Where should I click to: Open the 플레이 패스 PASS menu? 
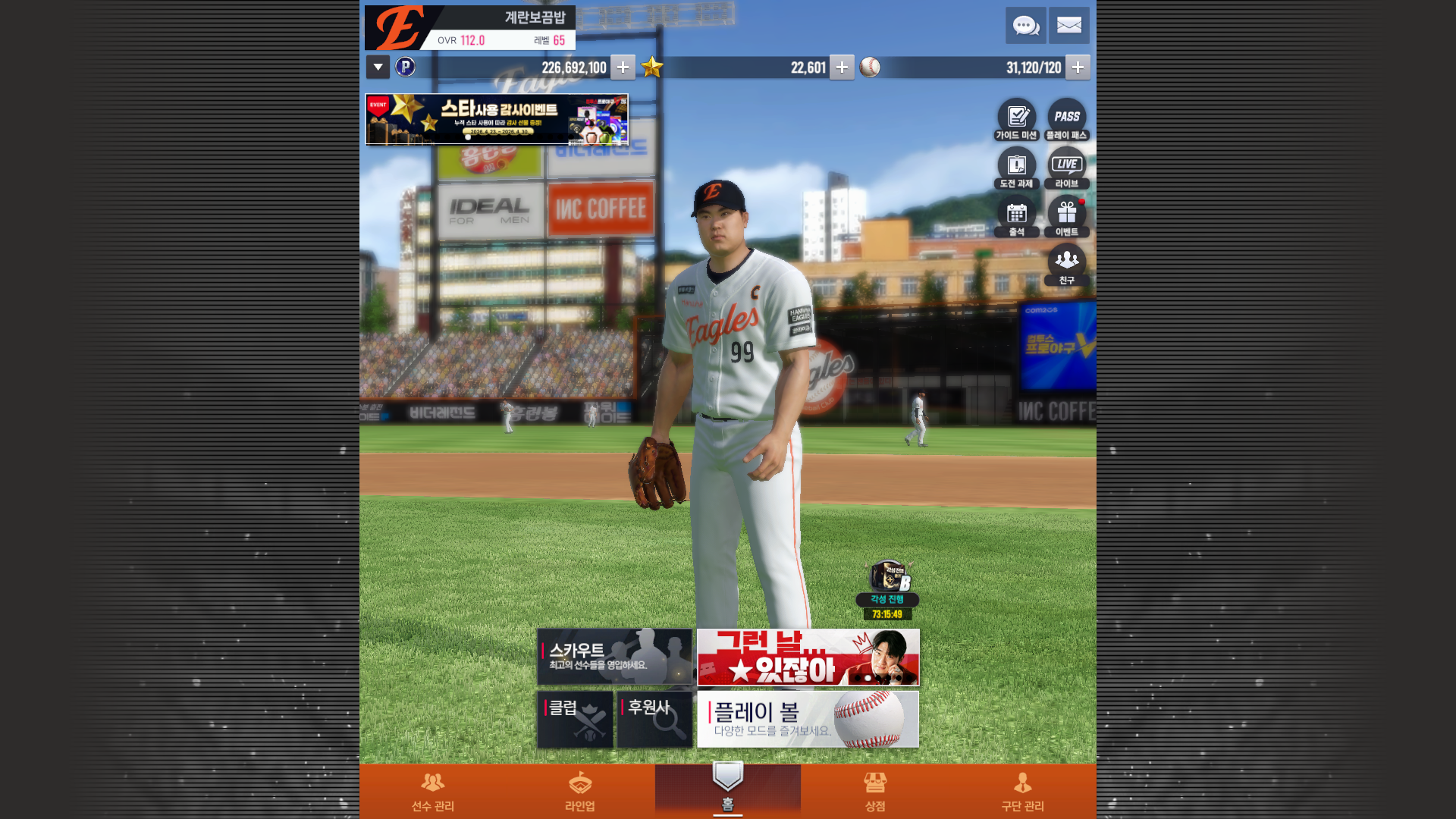tap(1066, 120)
